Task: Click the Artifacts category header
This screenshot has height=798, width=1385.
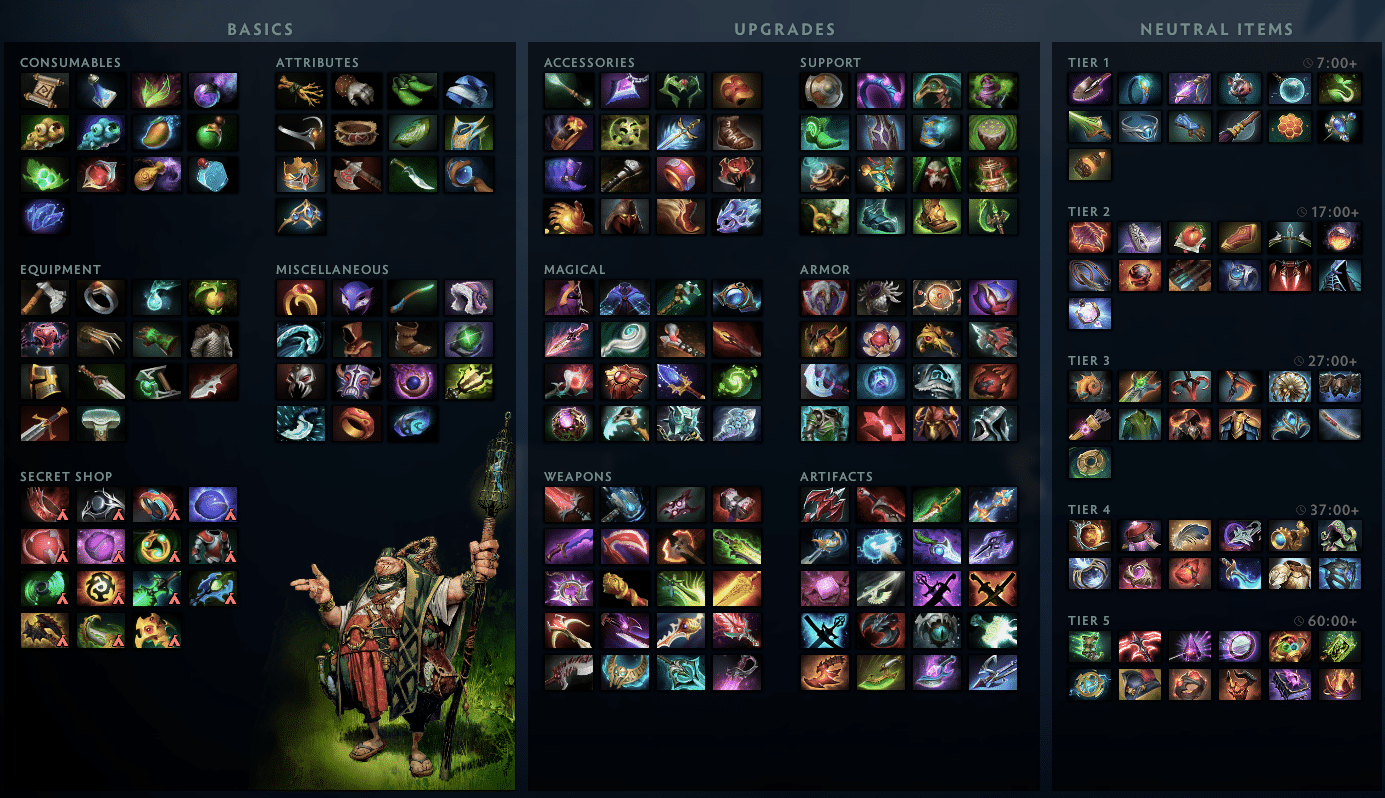Action: (837, 476)
